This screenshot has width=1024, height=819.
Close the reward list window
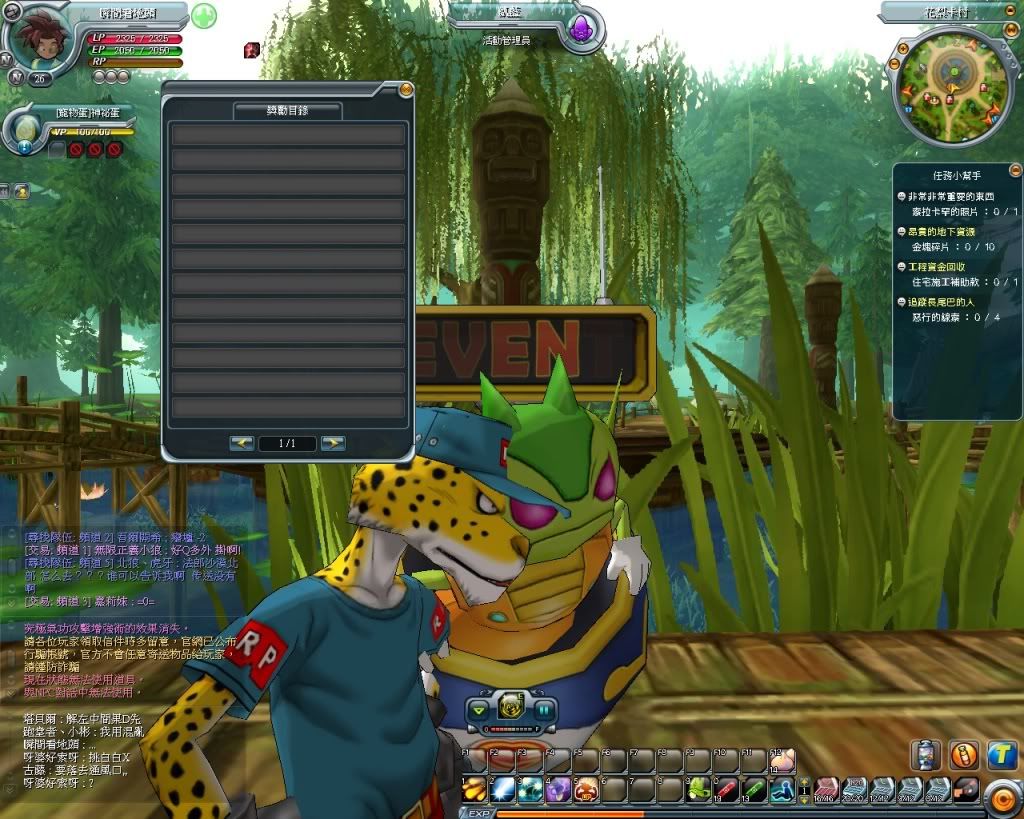click(x=406, y=90)
